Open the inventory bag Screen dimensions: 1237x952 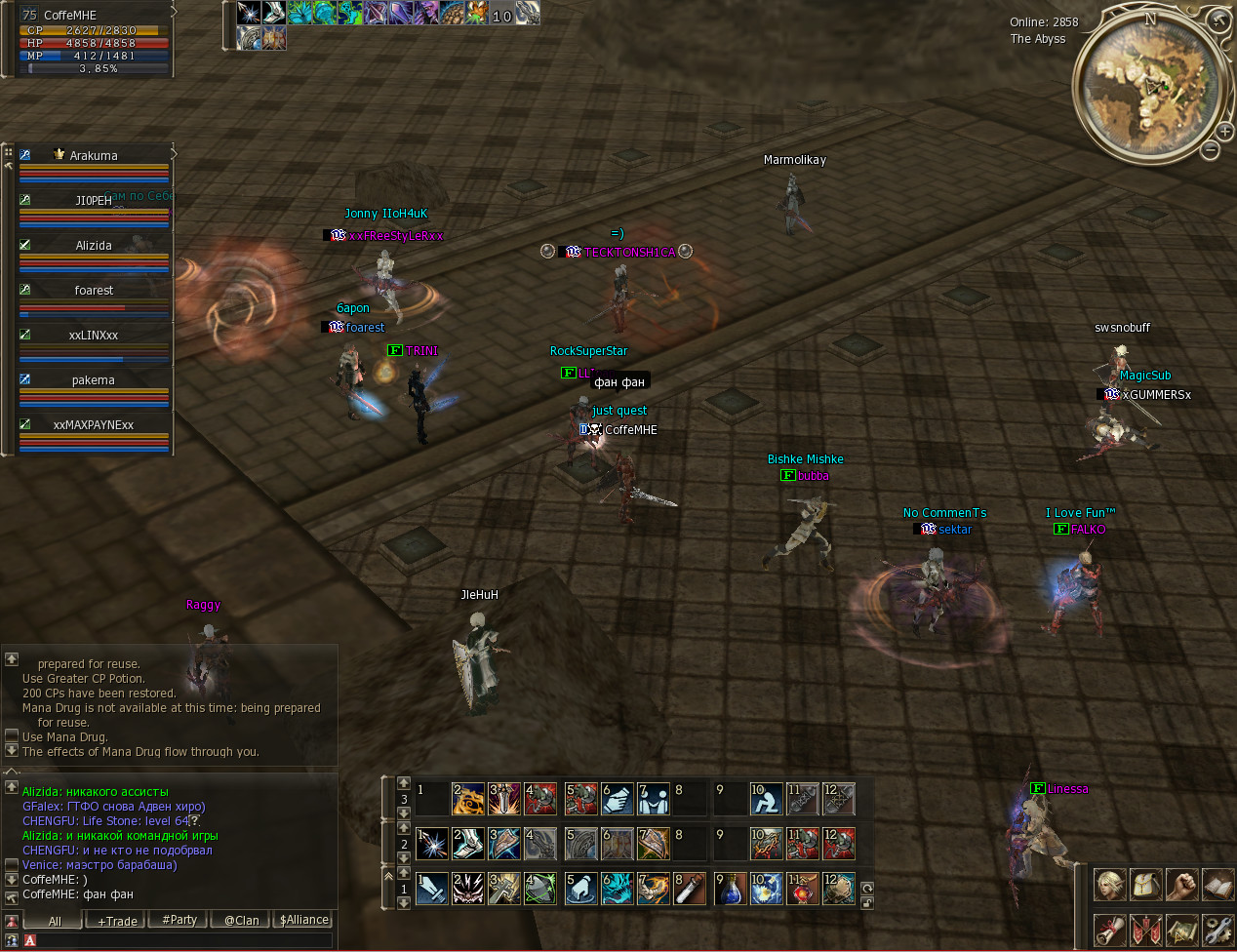coord(1145,885)
